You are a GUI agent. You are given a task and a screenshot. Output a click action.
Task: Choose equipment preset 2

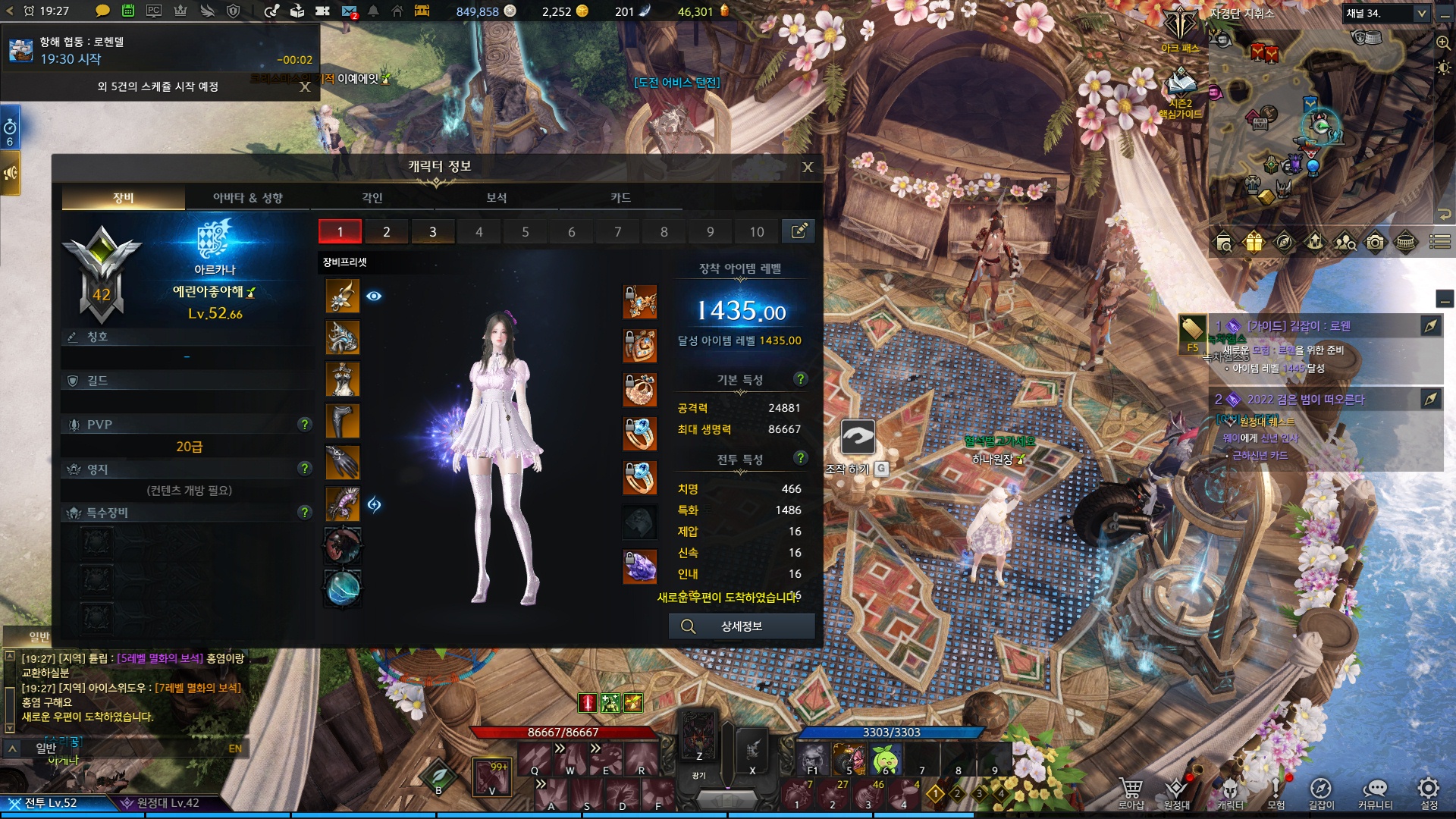pos(387,232)
